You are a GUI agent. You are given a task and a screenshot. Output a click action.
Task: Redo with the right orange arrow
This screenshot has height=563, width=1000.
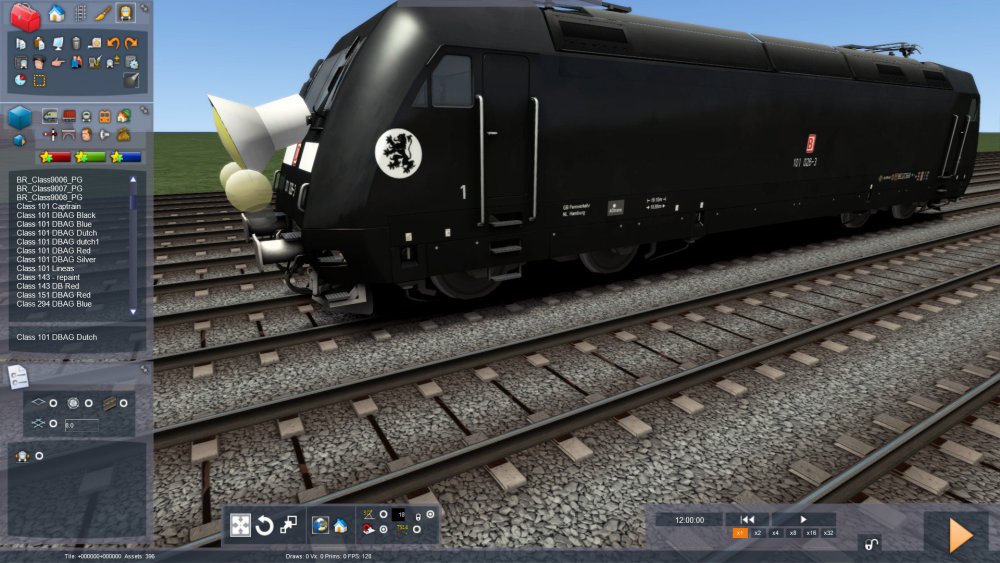[131, 43]
